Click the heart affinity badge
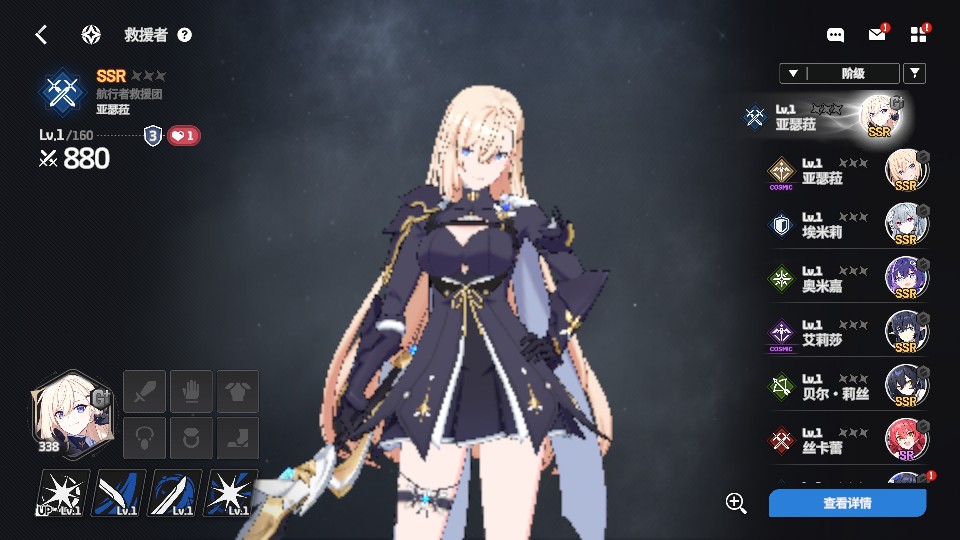Screen dimensions: 960x540 [x=183, y=136]
